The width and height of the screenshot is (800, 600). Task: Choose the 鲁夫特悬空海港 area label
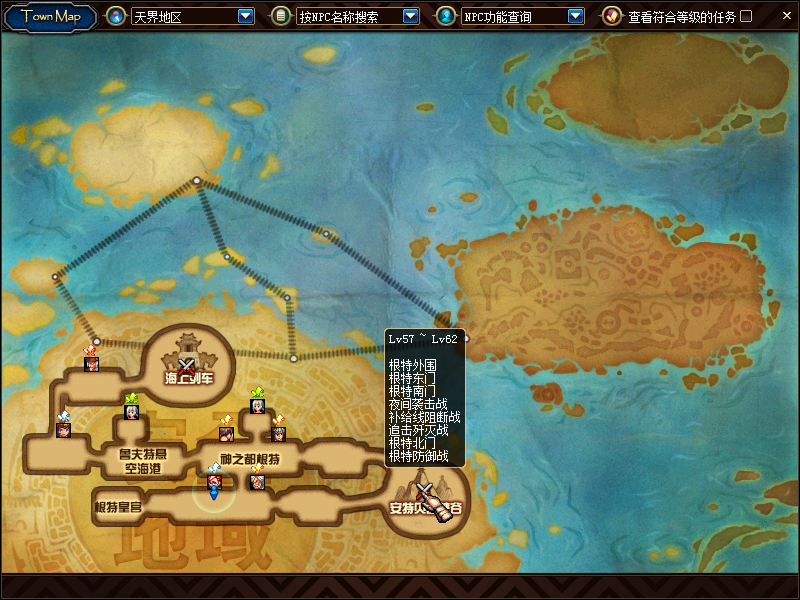(142, 460)
